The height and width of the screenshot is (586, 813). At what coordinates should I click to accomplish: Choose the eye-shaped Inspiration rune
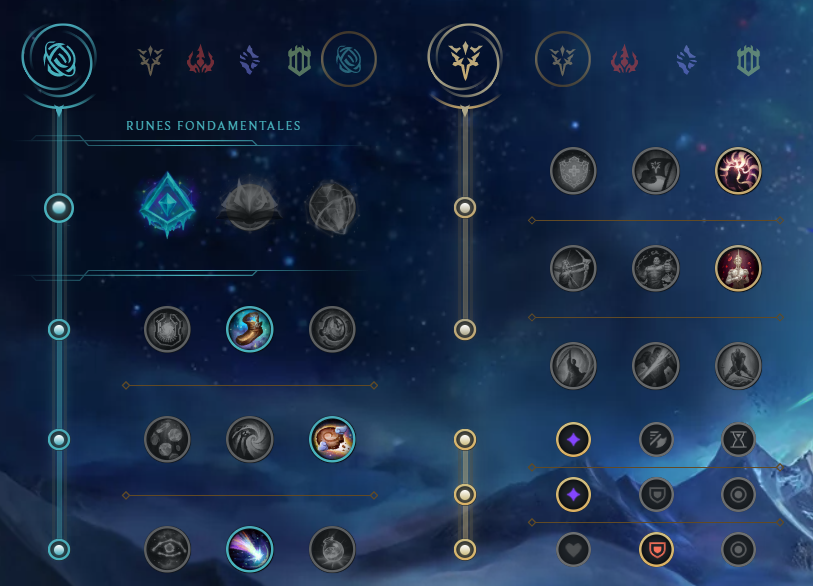pos(167,549)
